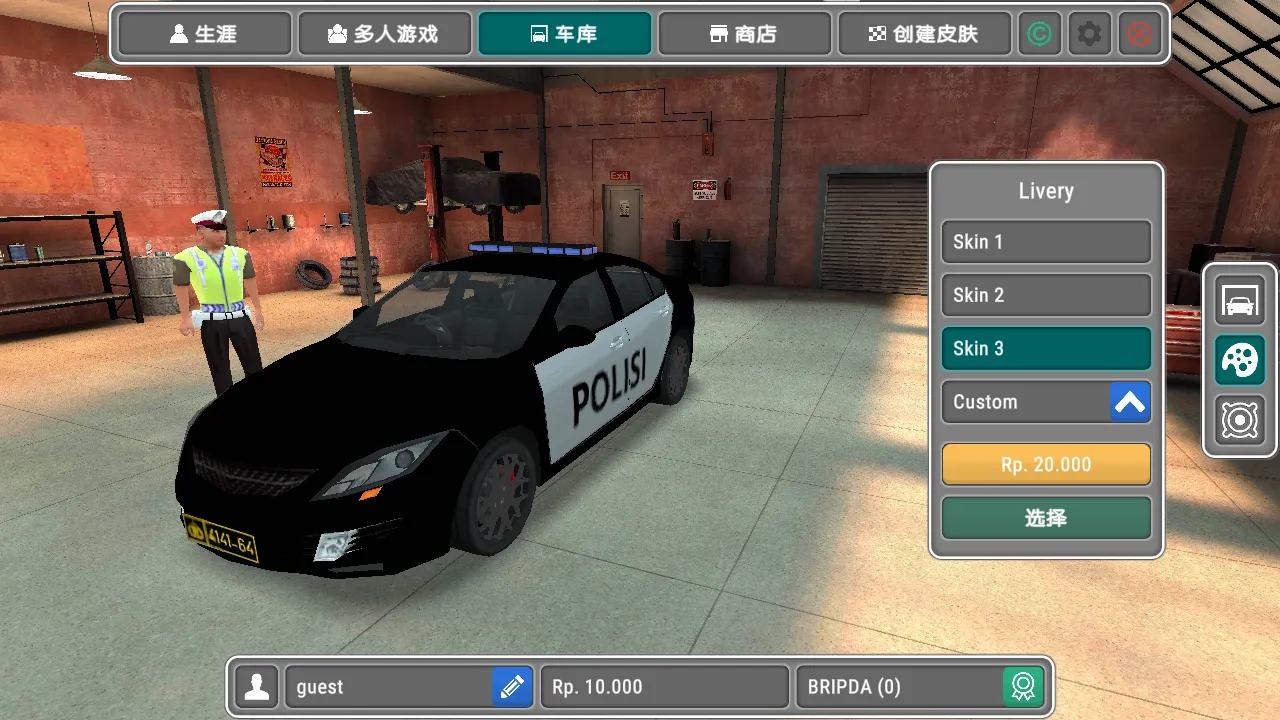
Task: Click the player avatar icon in bottom bar
Action: point(256,687)
